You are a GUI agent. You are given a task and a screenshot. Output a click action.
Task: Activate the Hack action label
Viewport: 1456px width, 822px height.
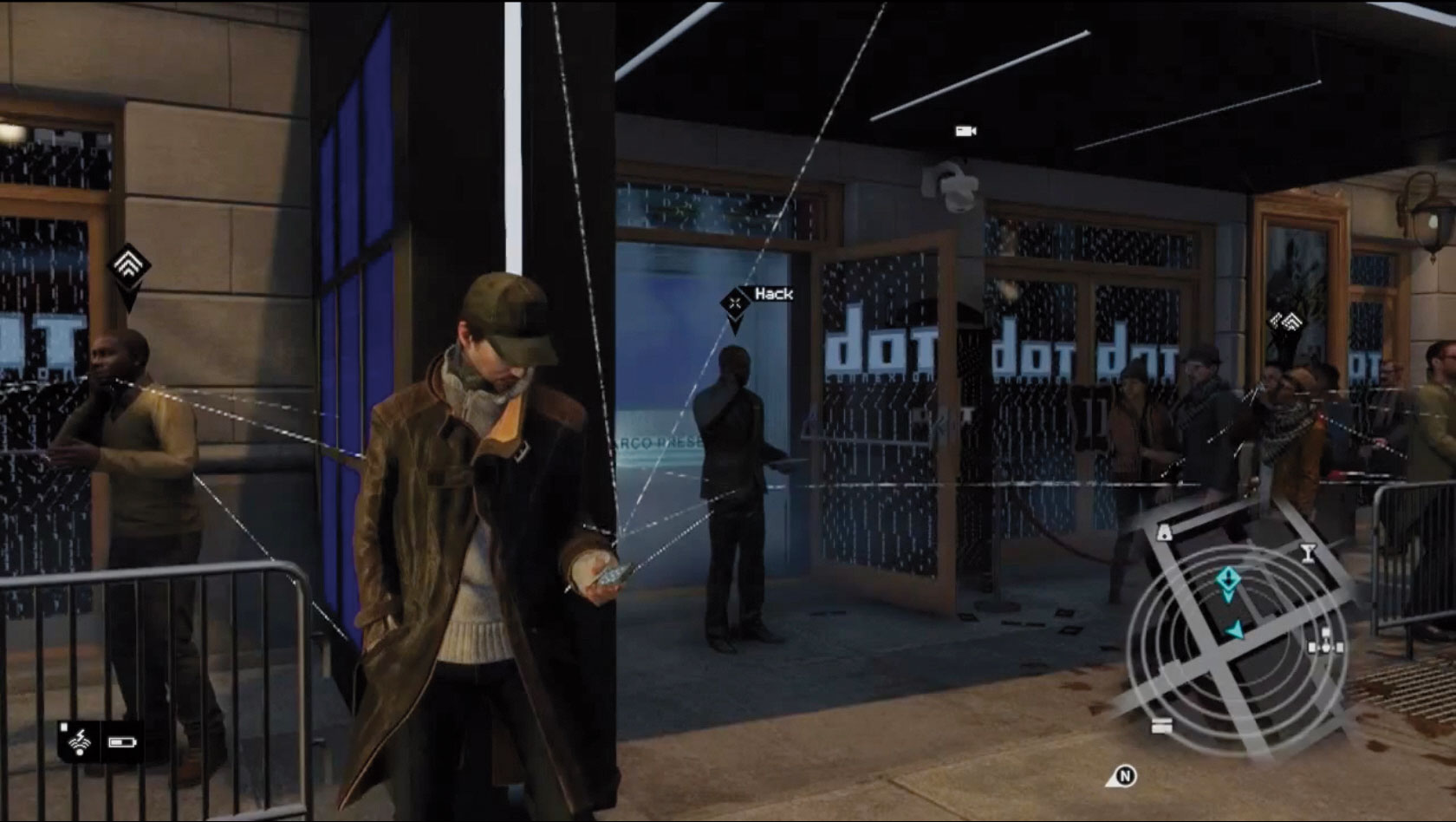[x=774, y=295]
